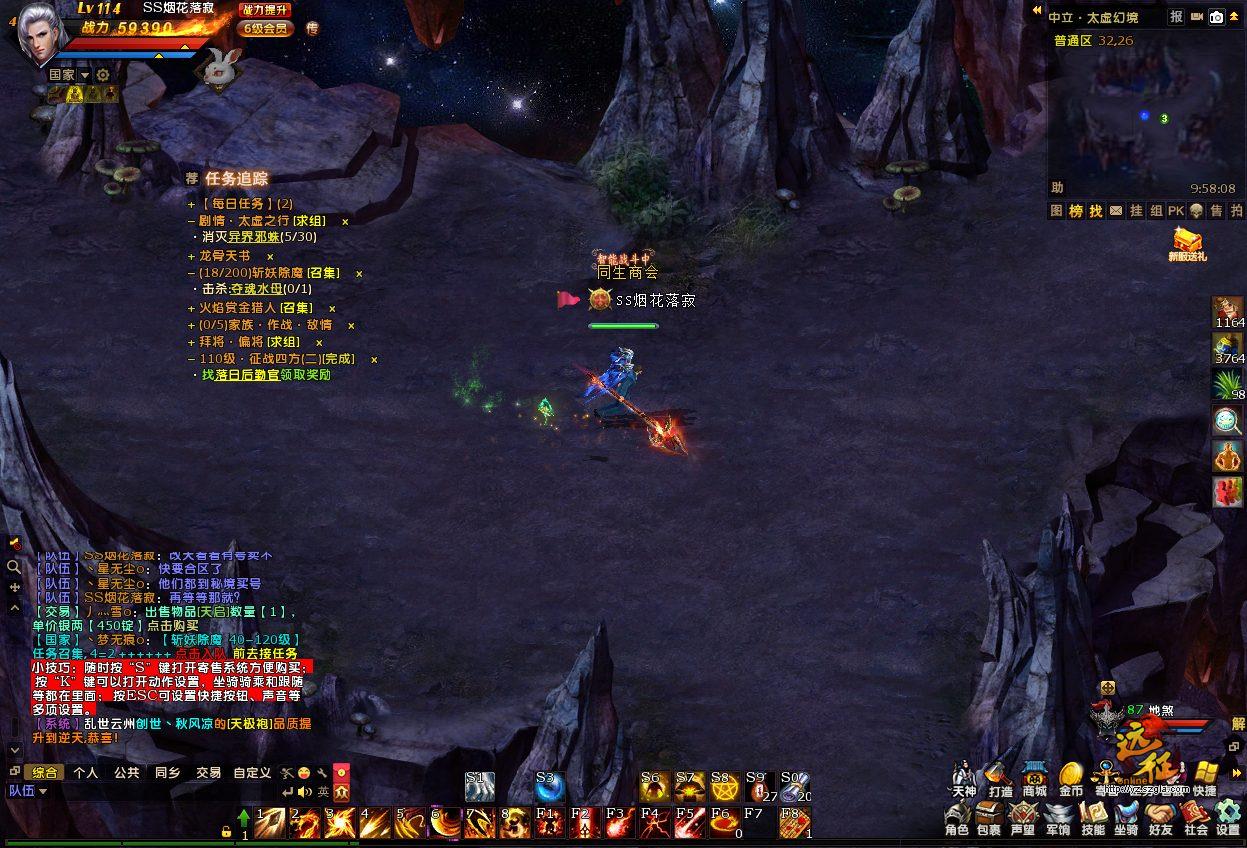The image size is (1247, 848).
Task: Open the 角色 character panel
Action: point(957,816)
